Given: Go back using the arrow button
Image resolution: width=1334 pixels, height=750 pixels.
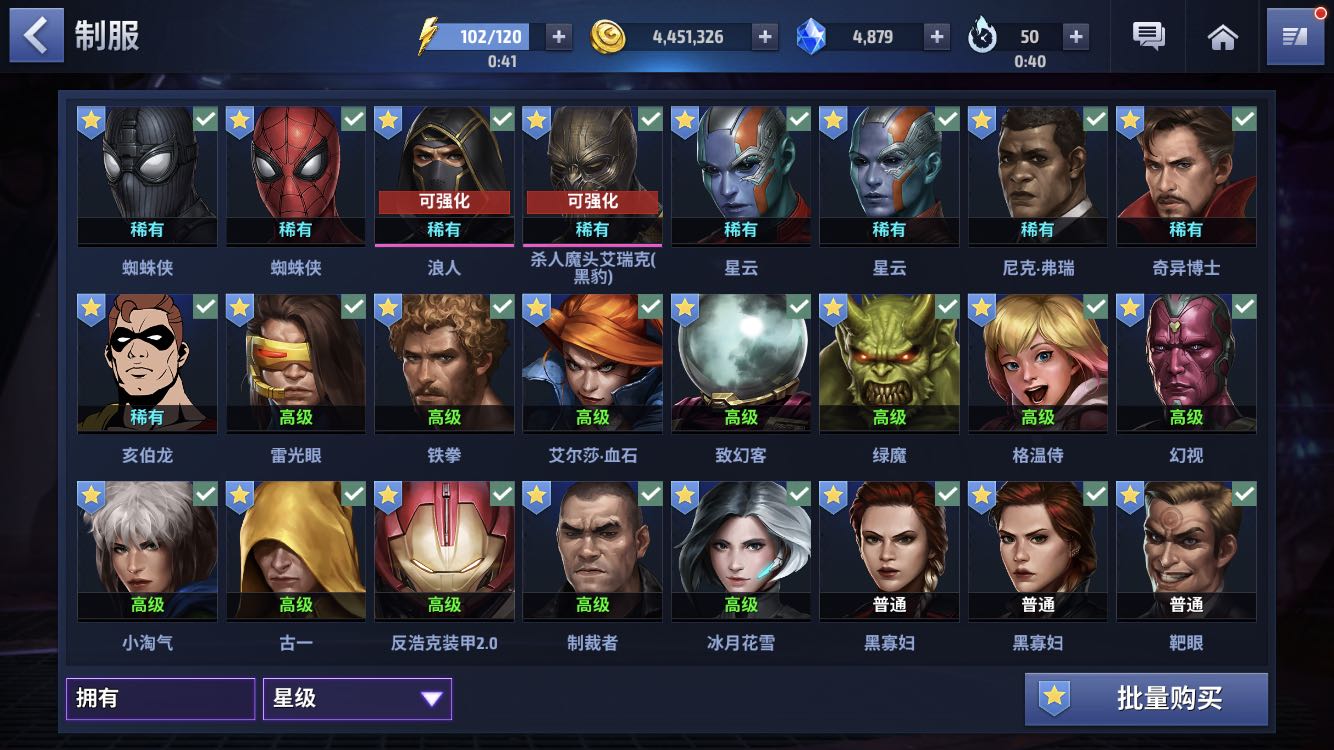Looking at the screenshot, I should tap(36, 36).
